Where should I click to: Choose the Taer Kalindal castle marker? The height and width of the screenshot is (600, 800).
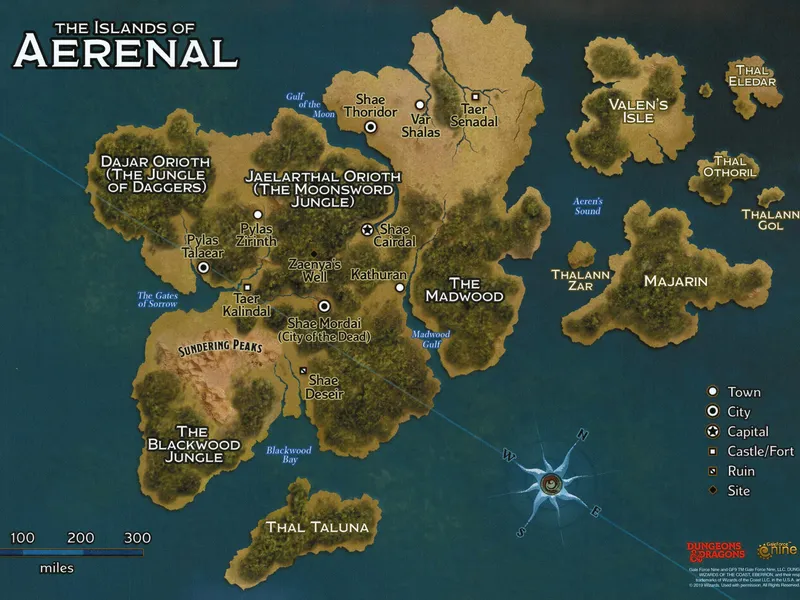coord(247,287)
